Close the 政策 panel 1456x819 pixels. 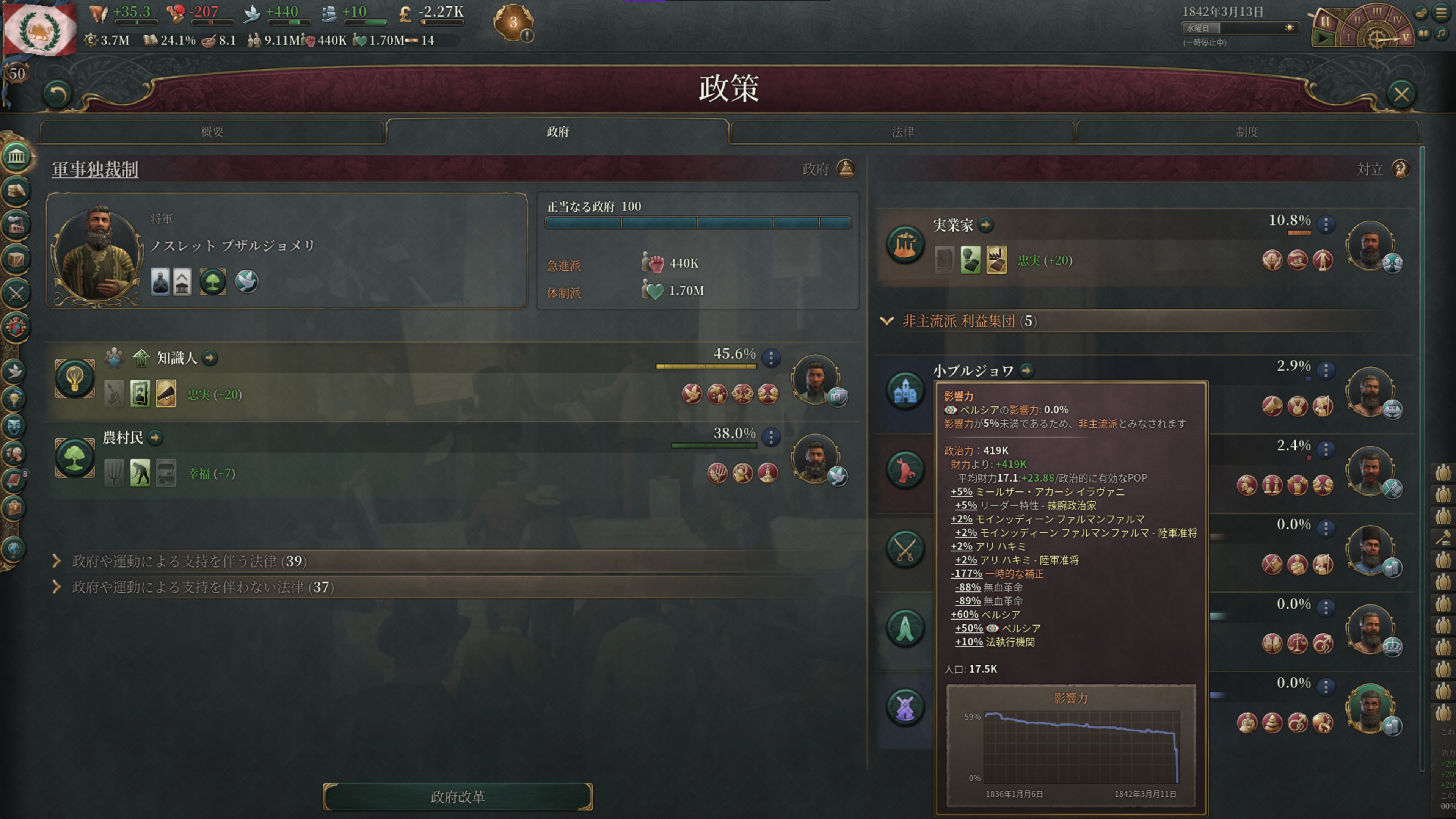1401,94
